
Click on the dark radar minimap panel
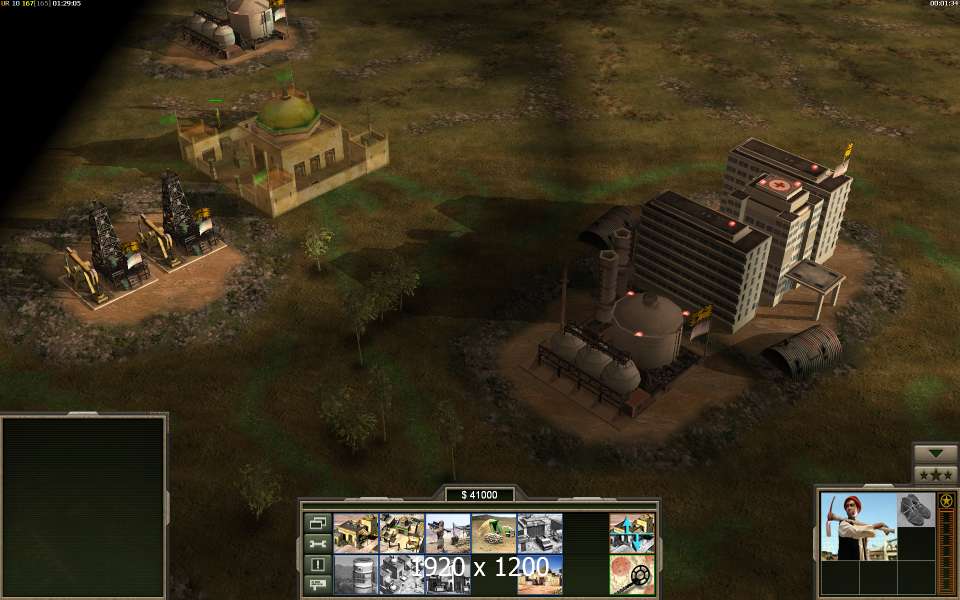click(83, 506)
